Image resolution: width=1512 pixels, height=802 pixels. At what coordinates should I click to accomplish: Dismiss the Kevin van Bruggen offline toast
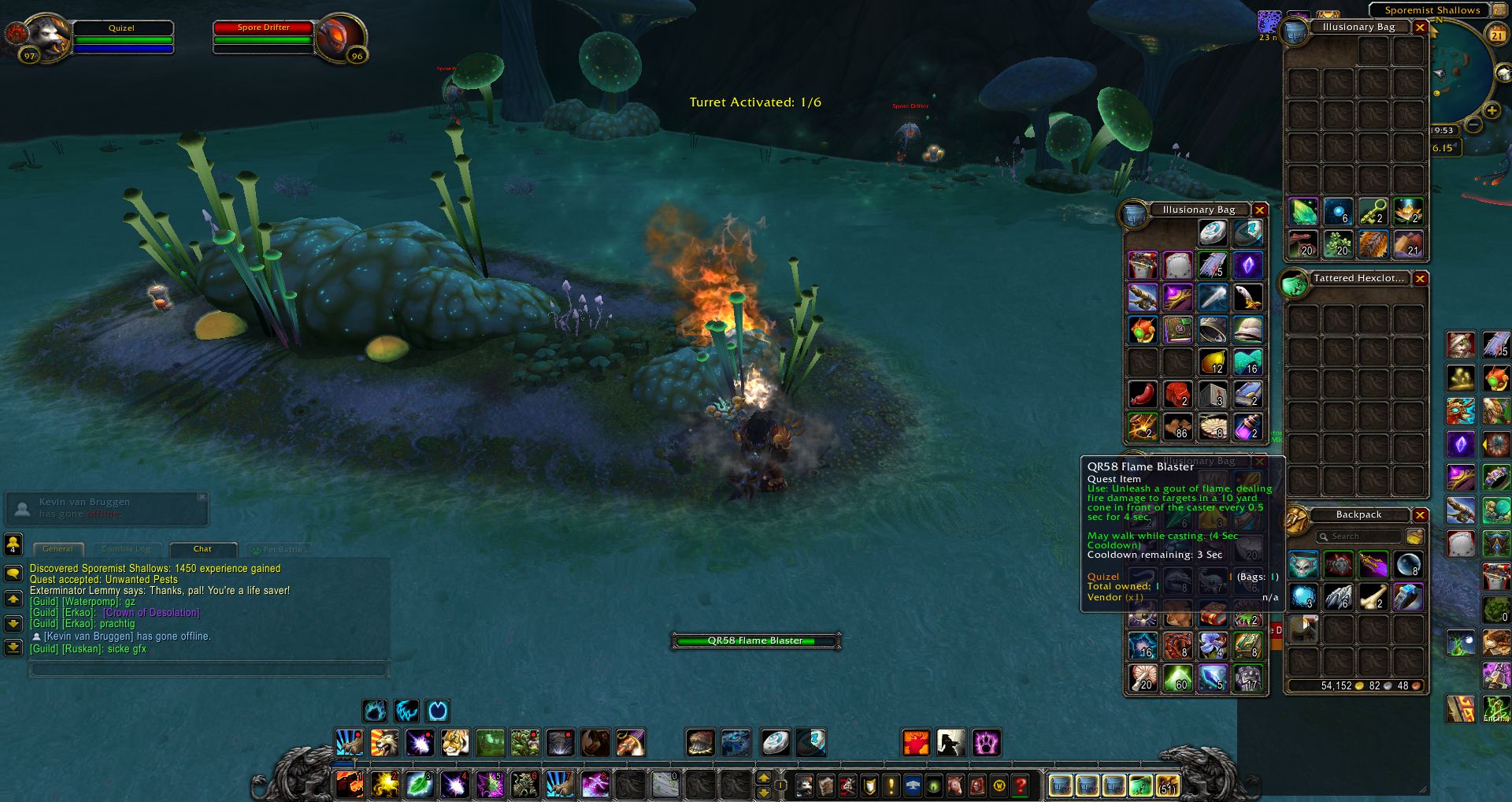202,497
